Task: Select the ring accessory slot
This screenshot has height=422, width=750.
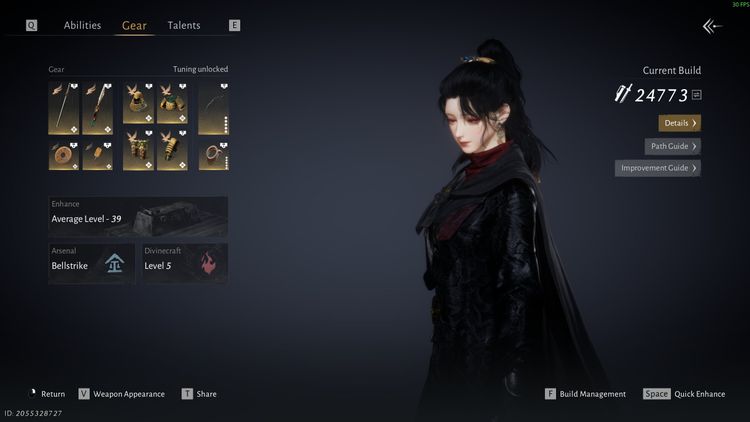Action: (213, 154)
